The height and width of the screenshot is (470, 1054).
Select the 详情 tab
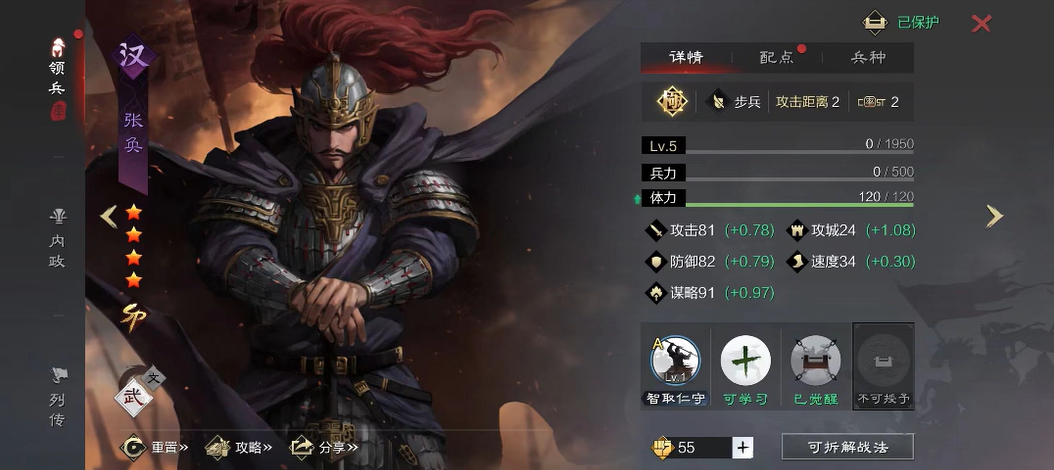coord(686,58)
